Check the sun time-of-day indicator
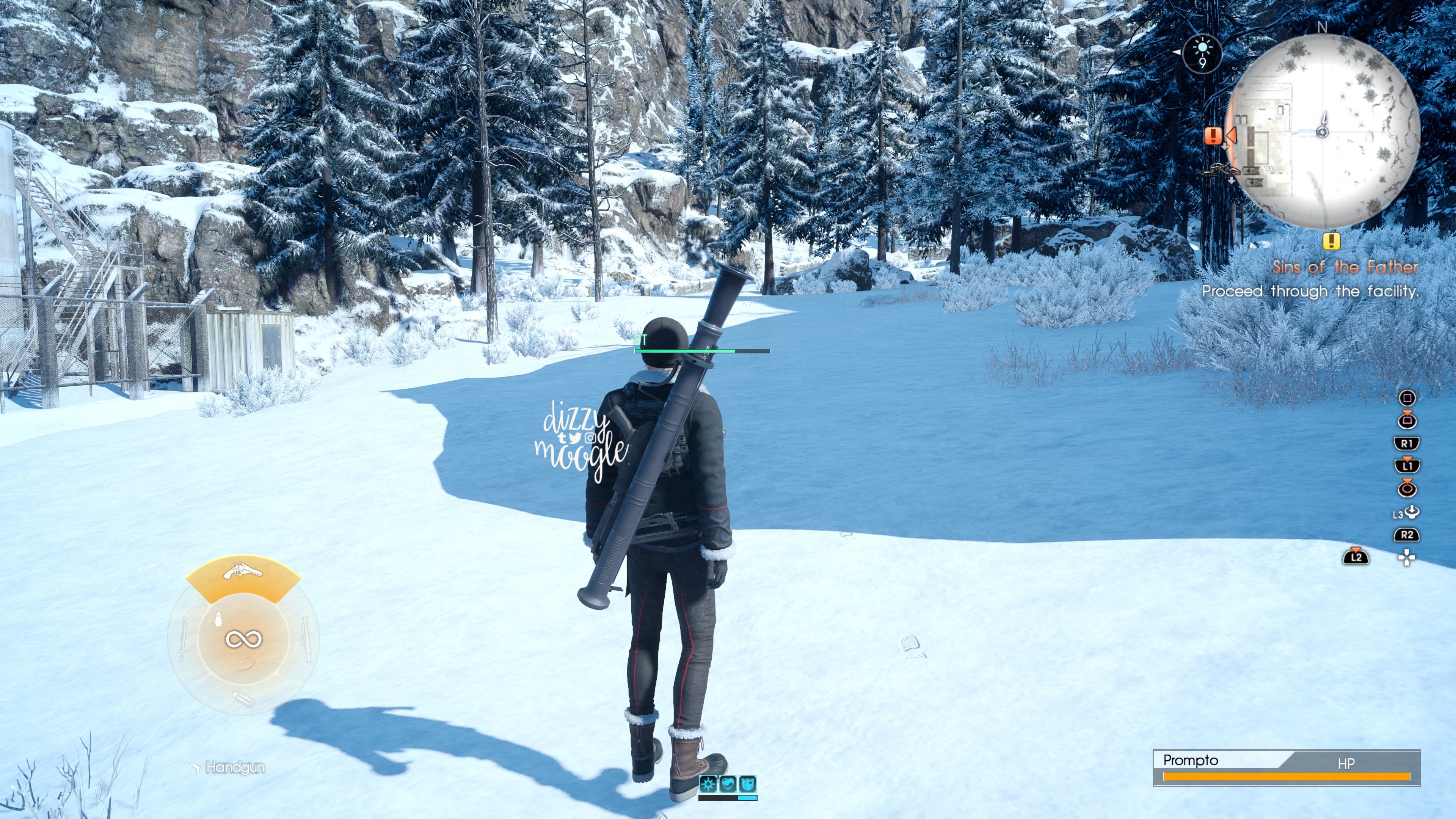This screenshot has width=1456, height=819. [x=1202, y=54]
